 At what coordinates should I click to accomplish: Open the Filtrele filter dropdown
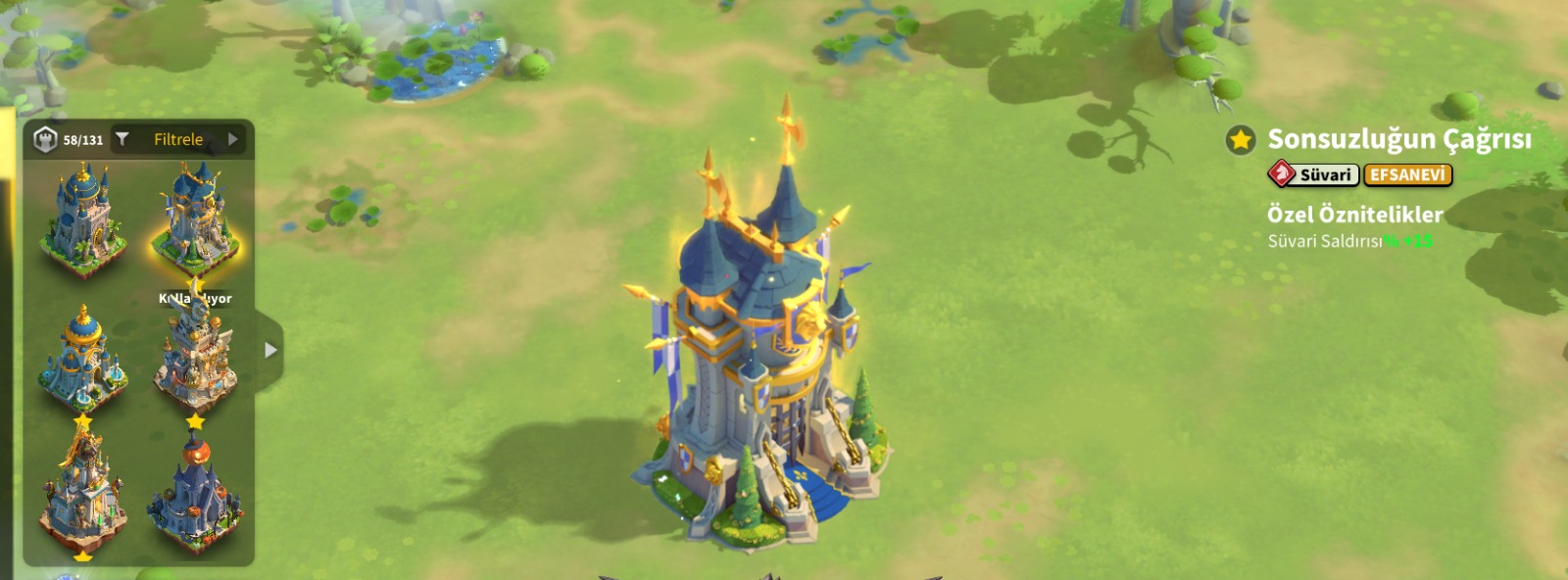[x=177, y=140]
